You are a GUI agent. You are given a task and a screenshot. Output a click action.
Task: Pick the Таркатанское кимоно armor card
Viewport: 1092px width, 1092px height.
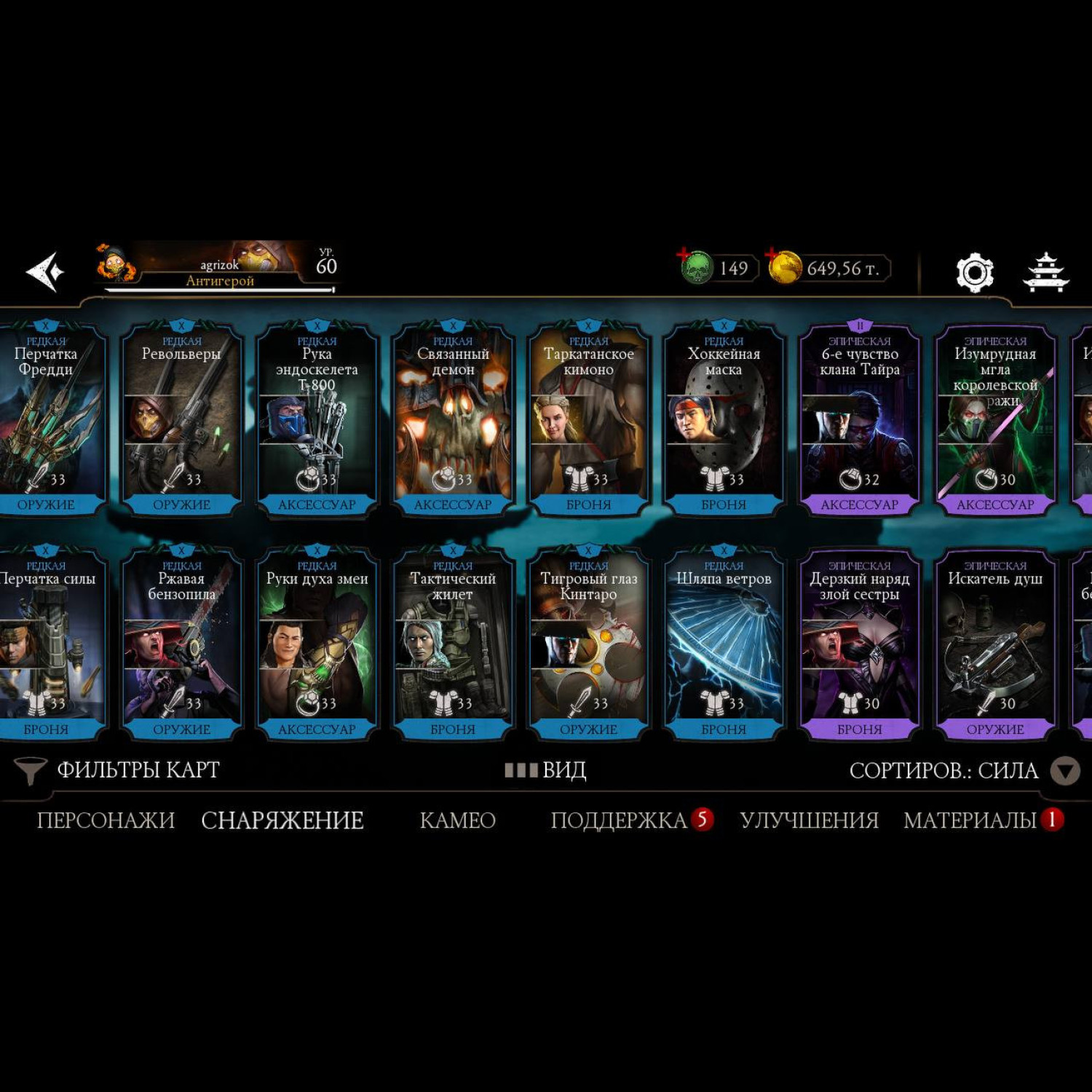(588, 420)
